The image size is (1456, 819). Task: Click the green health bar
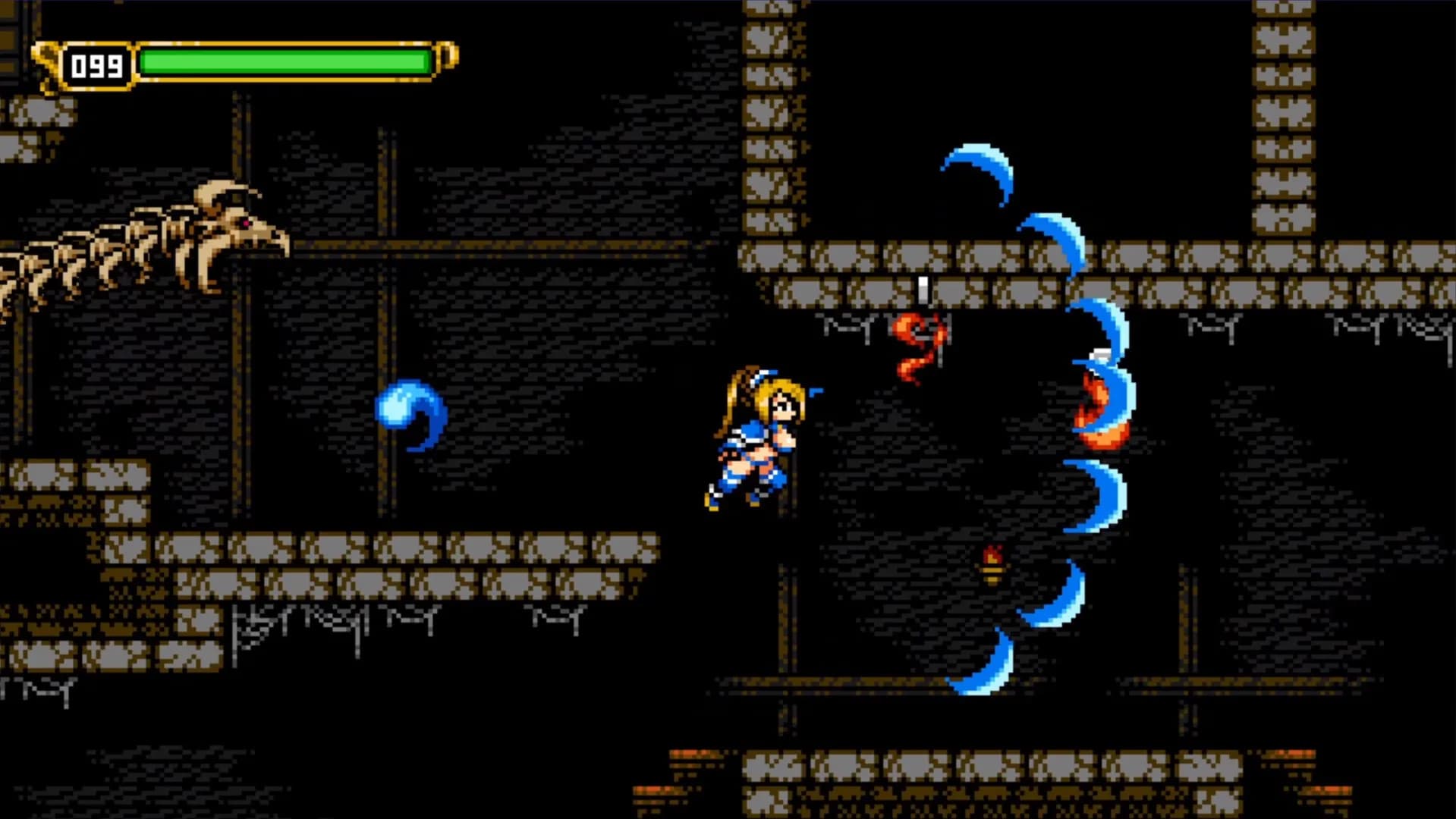click(x=281, y=61)
